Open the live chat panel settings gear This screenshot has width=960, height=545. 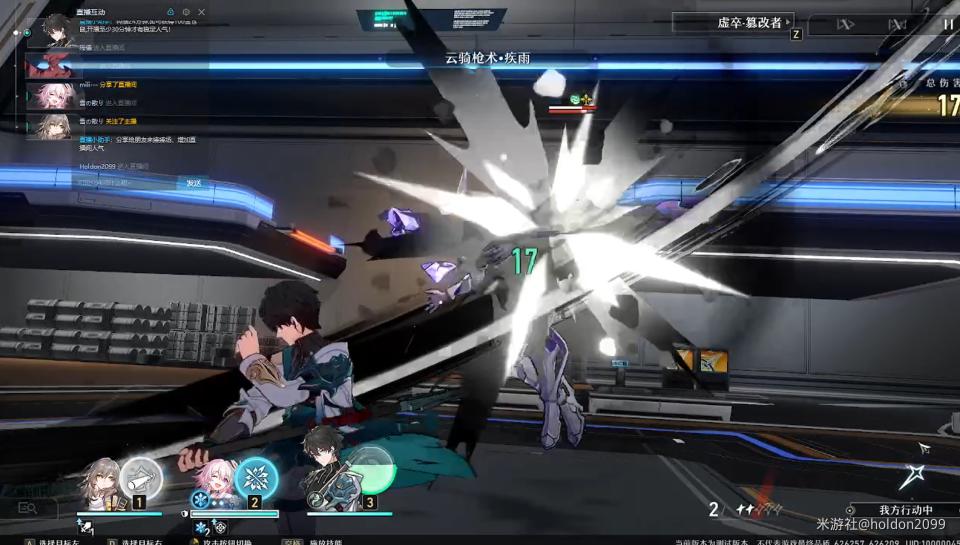point(186,12)
